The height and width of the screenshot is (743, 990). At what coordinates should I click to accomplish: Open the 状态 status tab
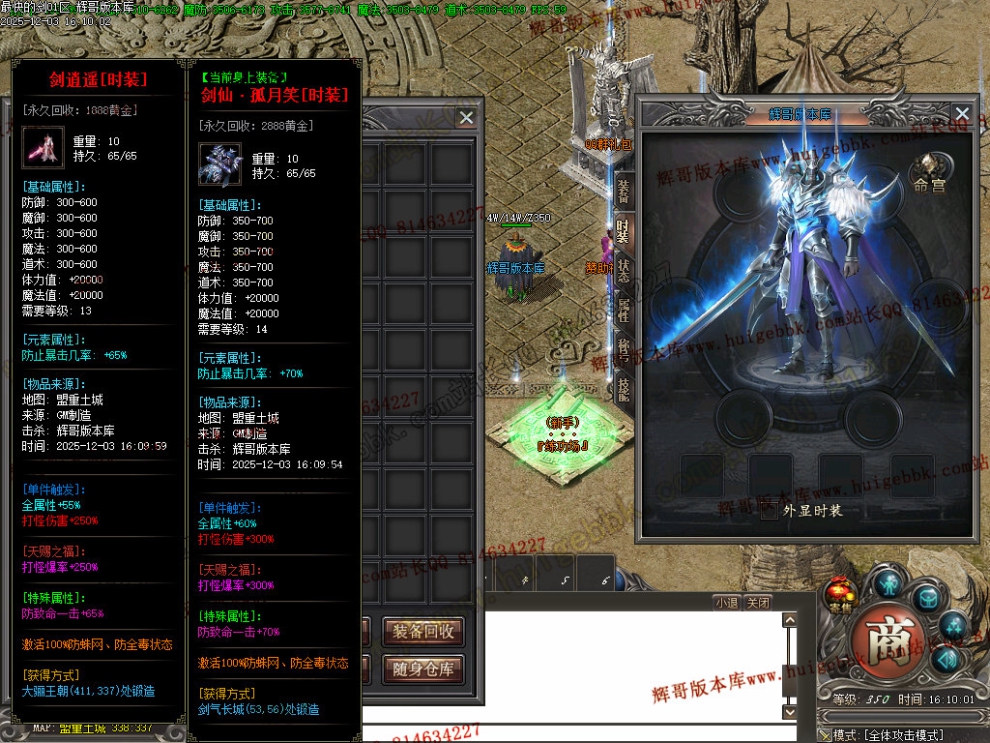tap(622, 270)
